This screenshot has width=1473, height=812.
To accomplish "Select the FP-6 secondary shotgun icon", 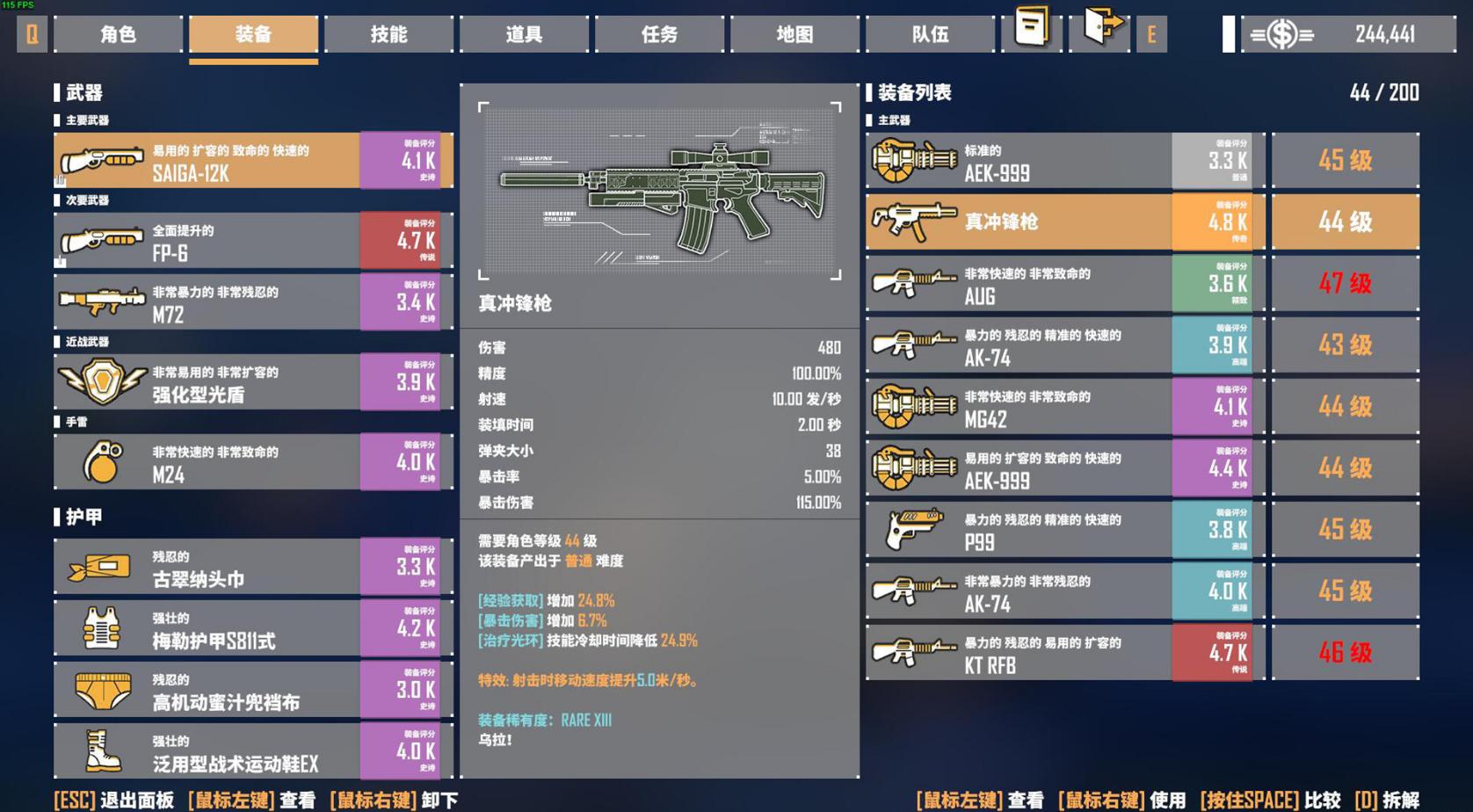I will 99,239.
